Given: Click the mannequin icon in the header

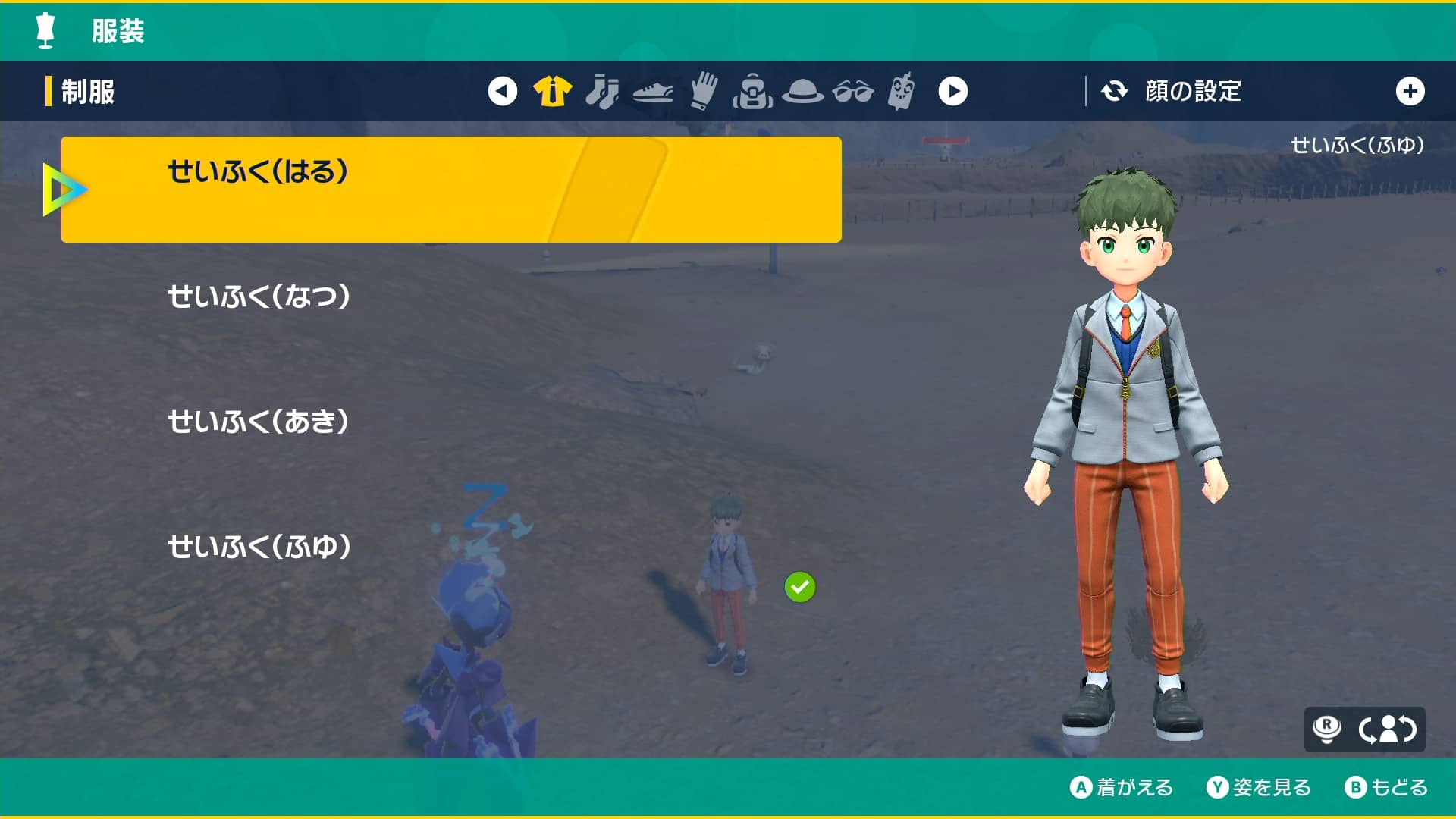Looking at the screenshot, I should [x=45, y=31].
